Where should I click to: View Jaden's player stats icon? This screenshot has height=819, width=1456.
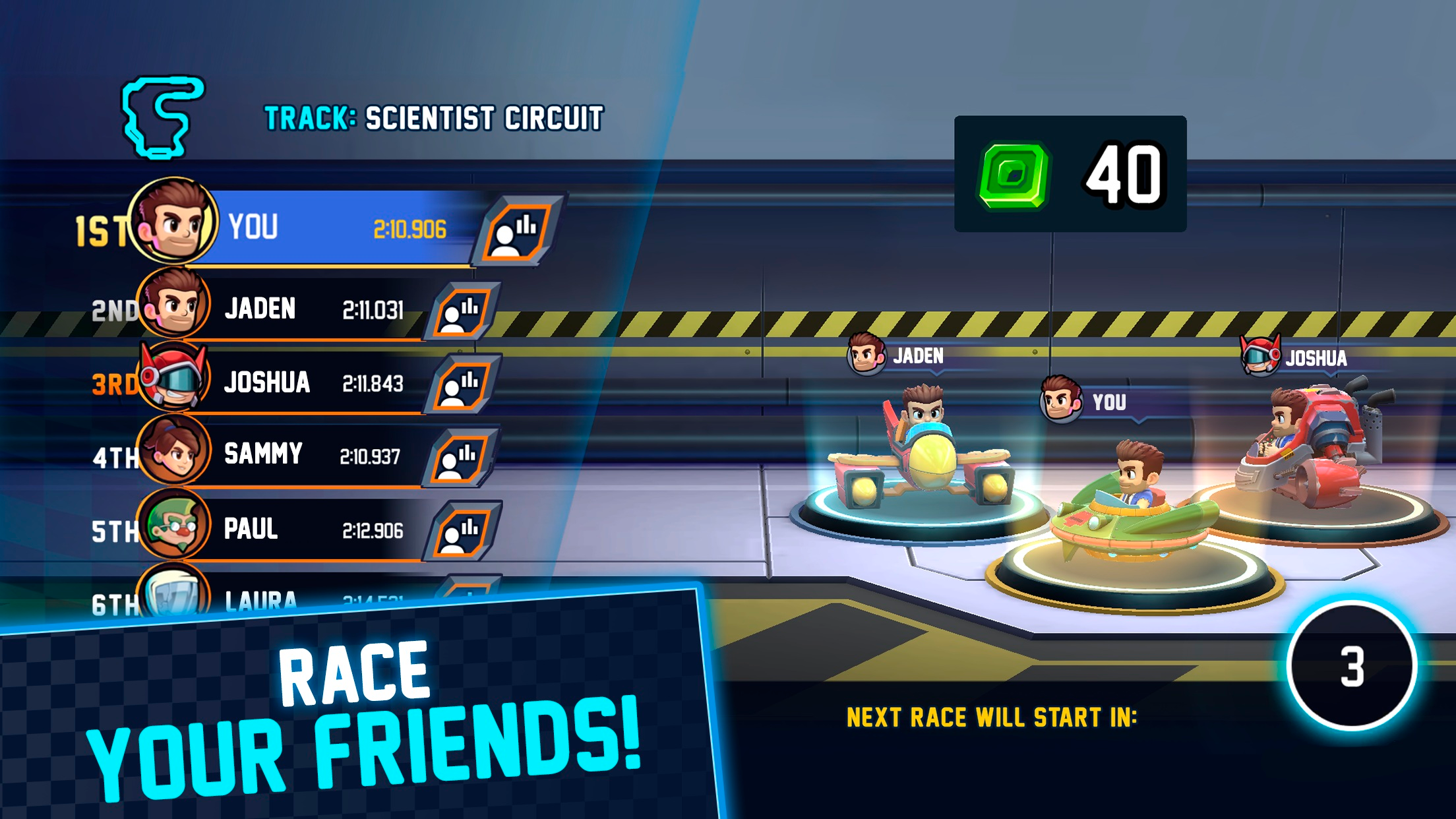pyautogui.click(x=462, y=311)
